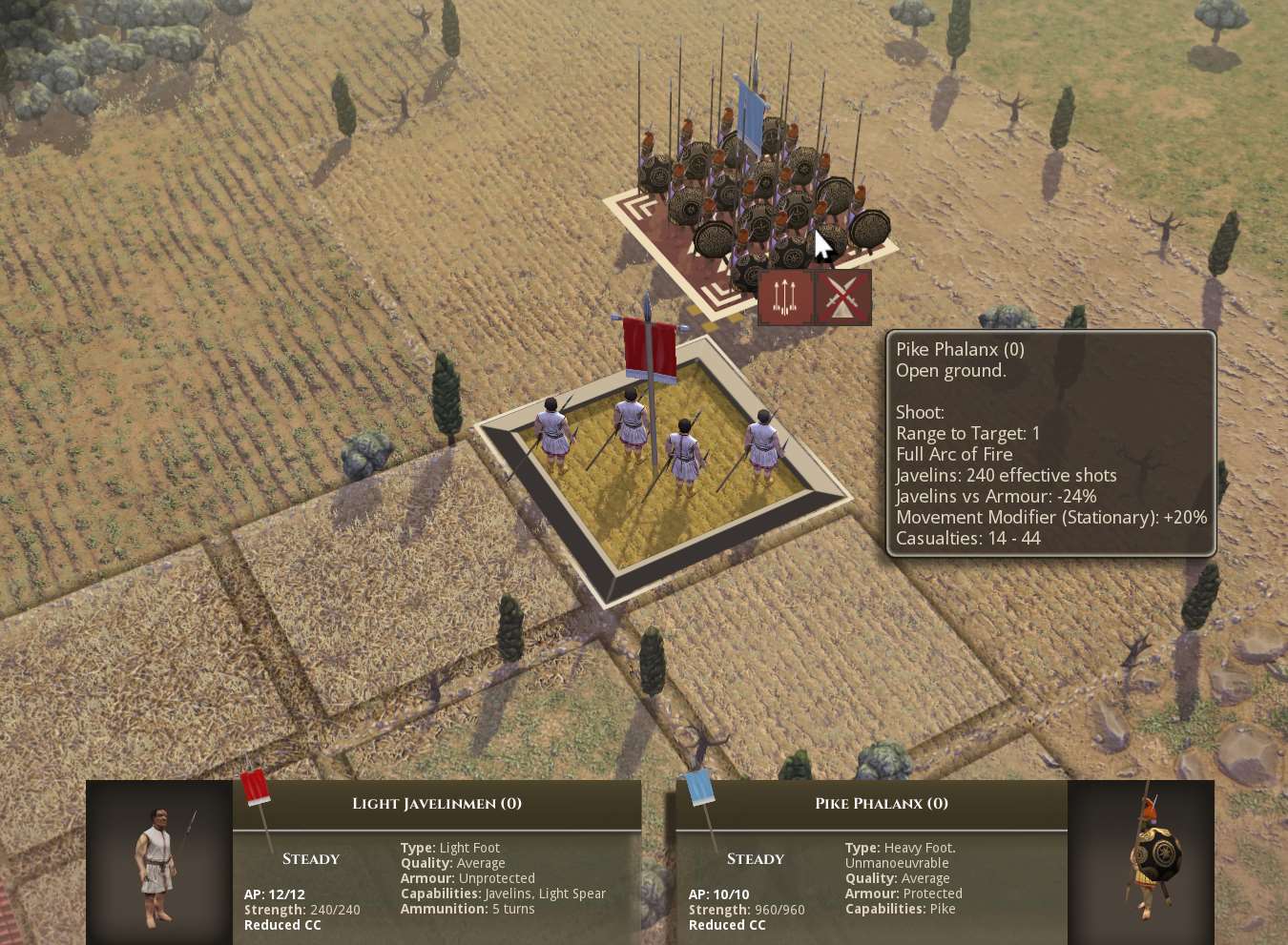1288x945 pixels.
Task: Click the Light Javelinmen (0) title bar
Action: tap(436, 804)
